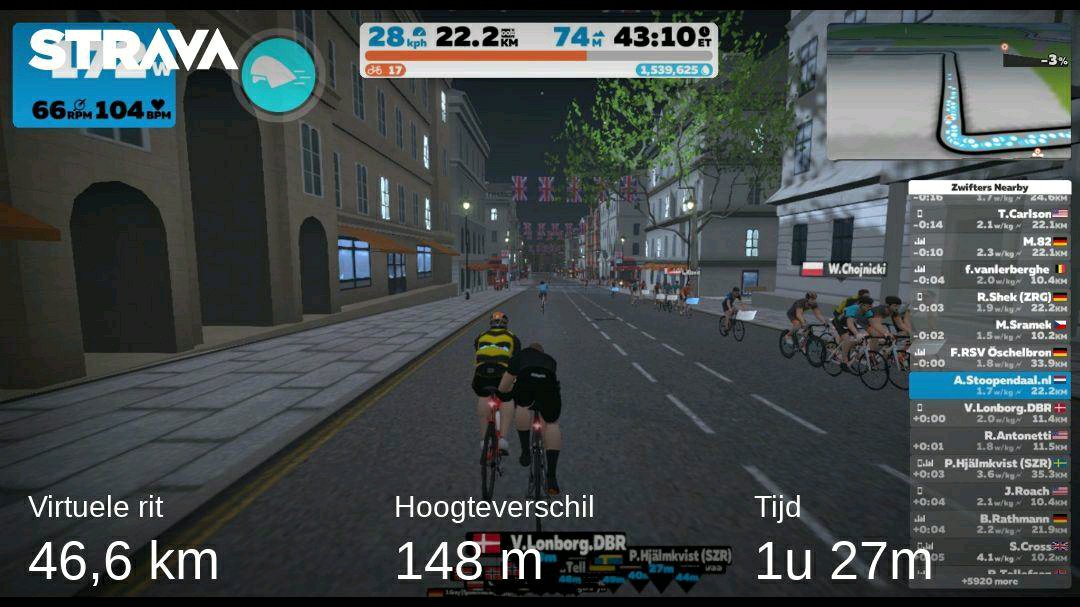Select V.Lonborg.DBR in the nearby list

[989, 413]
